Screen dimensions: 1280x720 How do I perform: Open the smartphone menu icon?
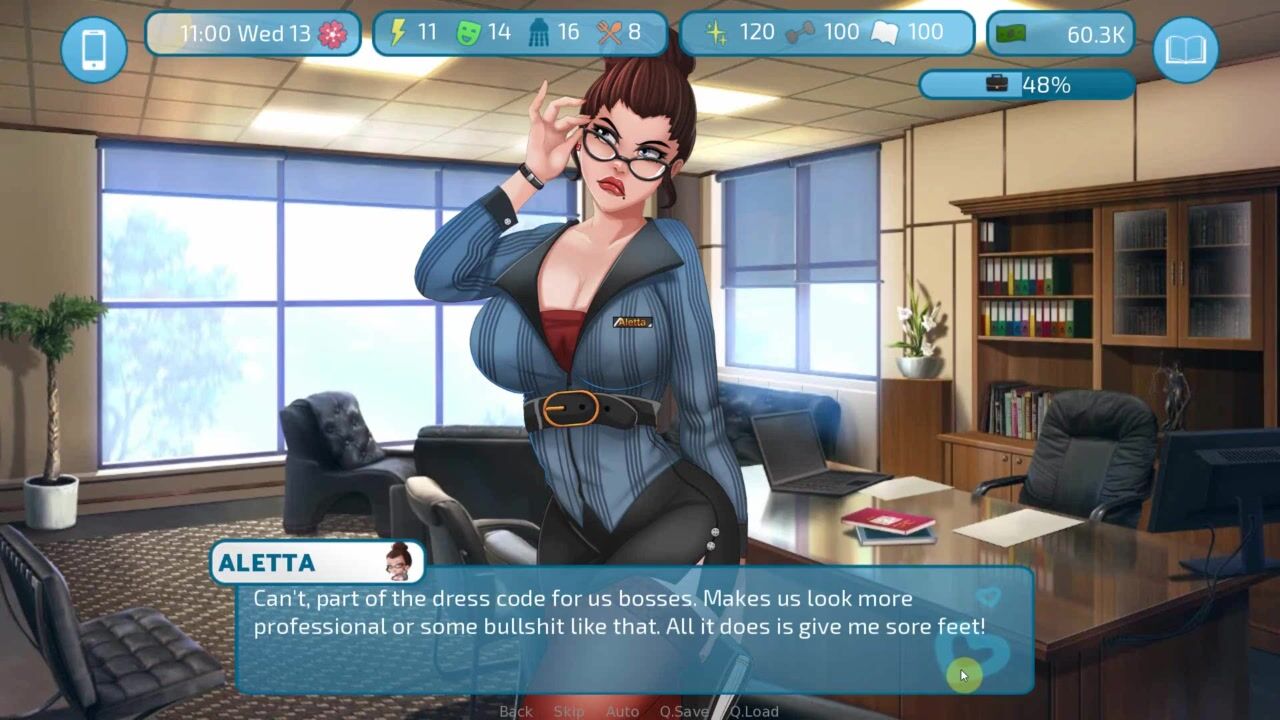pos(94,49)
